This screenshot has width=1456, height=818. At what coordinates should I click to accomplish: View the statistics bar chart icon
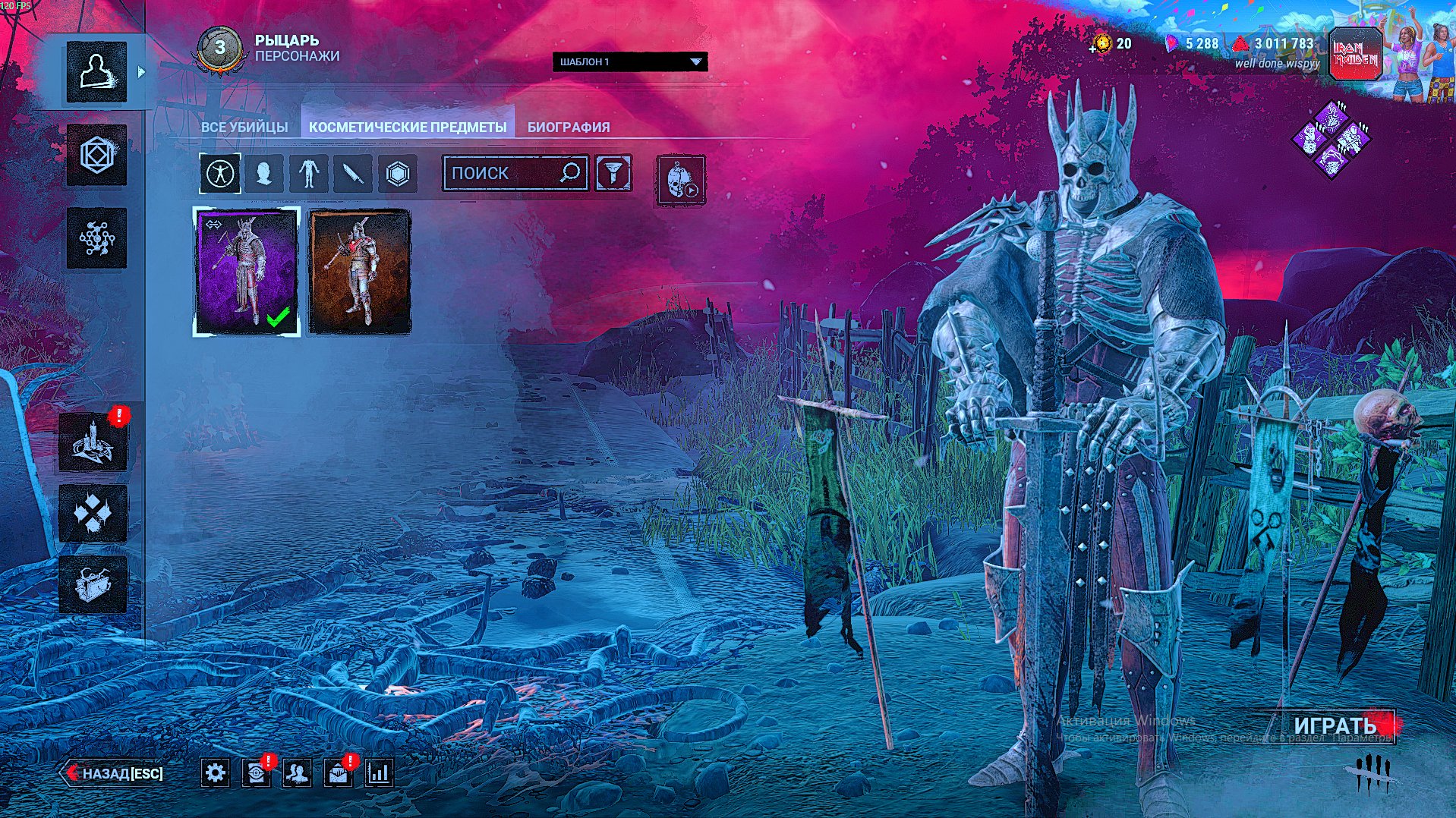[378, 773]
